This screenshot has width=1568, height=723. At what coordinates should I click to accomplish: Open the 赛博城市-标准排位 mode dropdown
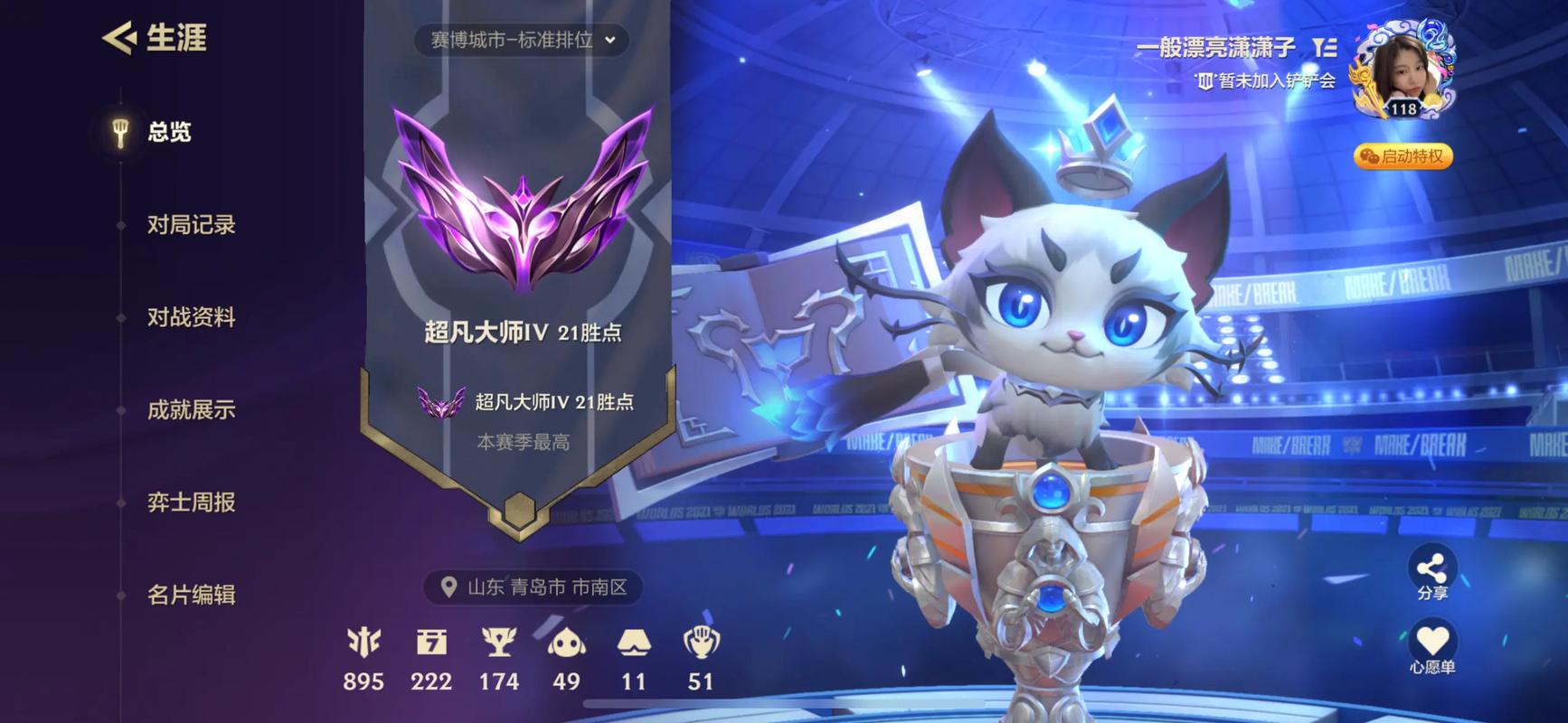click(522, 40)
